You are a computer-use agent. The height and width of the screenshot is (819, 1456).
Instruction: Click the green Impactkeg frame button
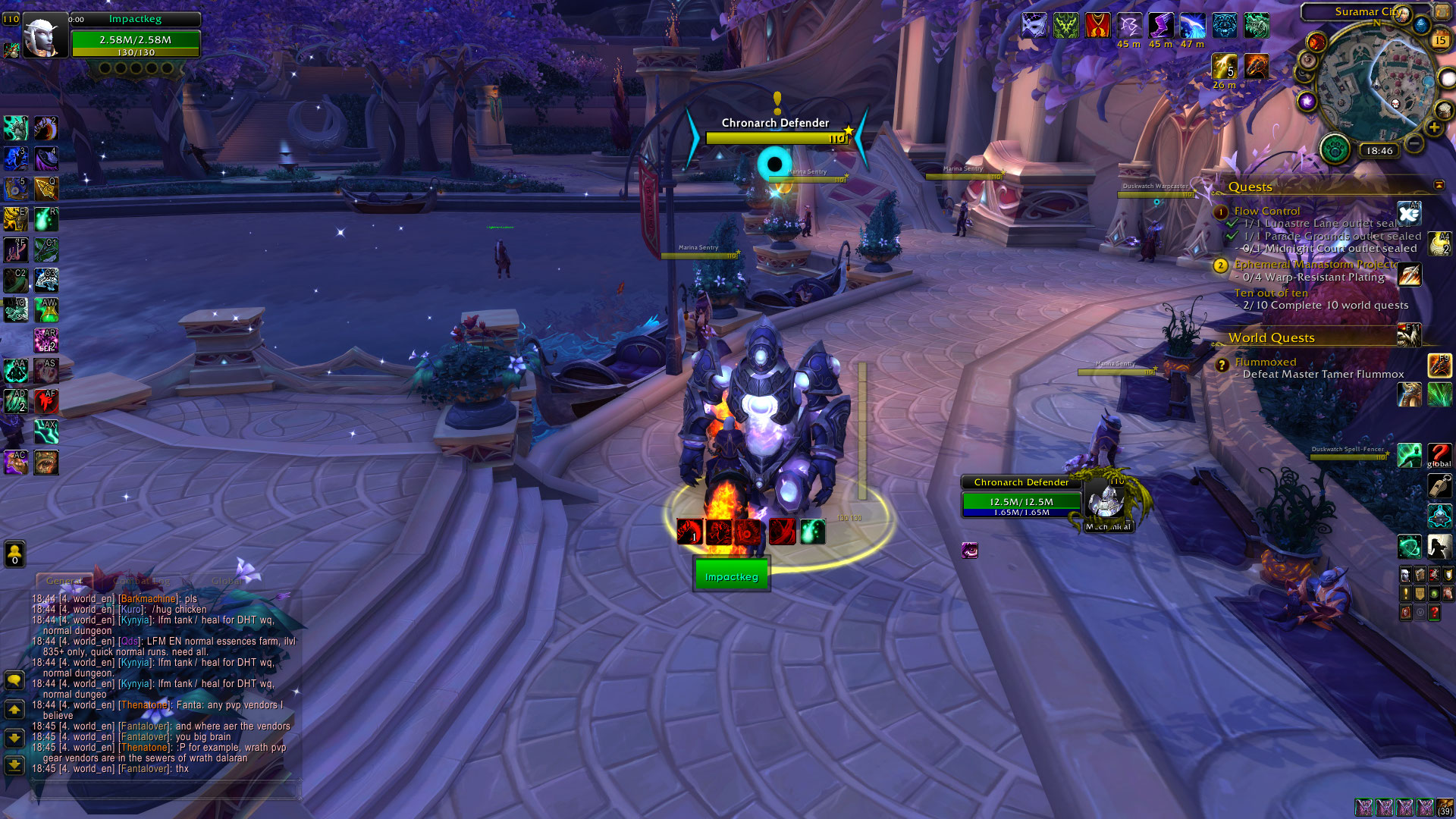731,576
